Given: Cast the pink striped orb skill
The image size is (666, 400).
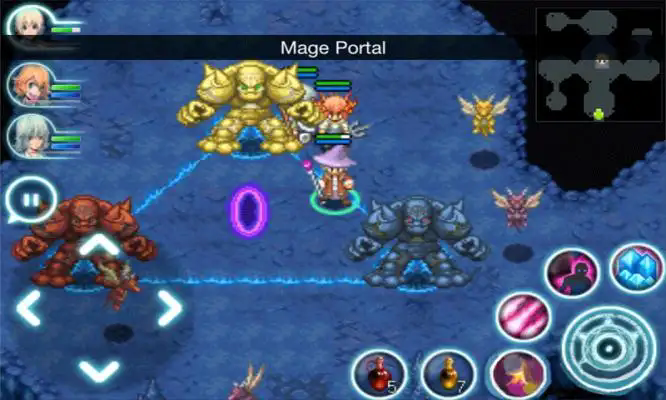Looking at the screenshot, I should tap(525, 318).
